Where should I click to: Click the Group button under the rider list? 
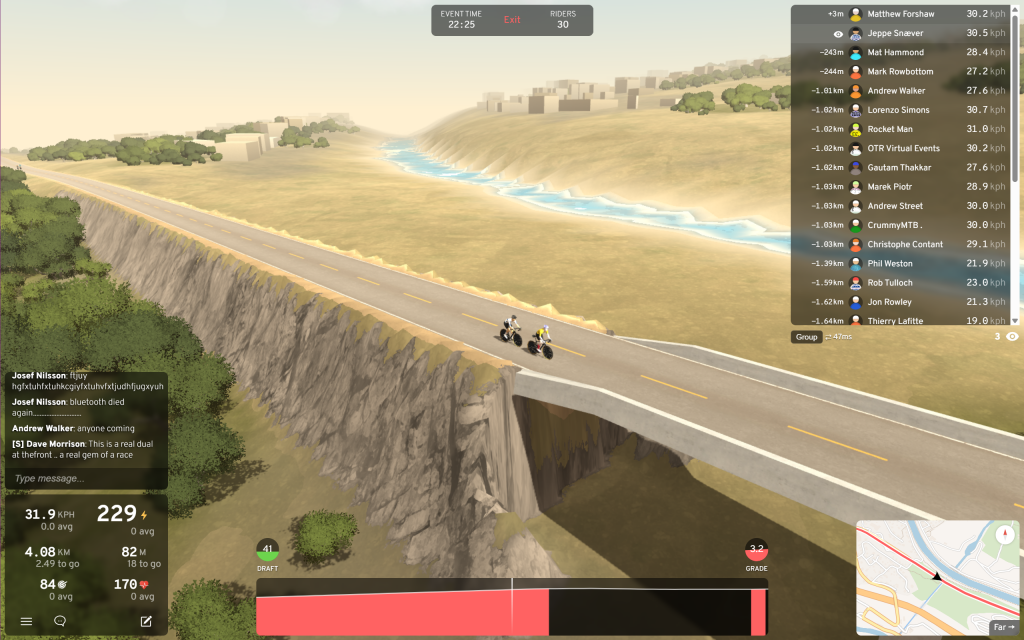[806, 337]
